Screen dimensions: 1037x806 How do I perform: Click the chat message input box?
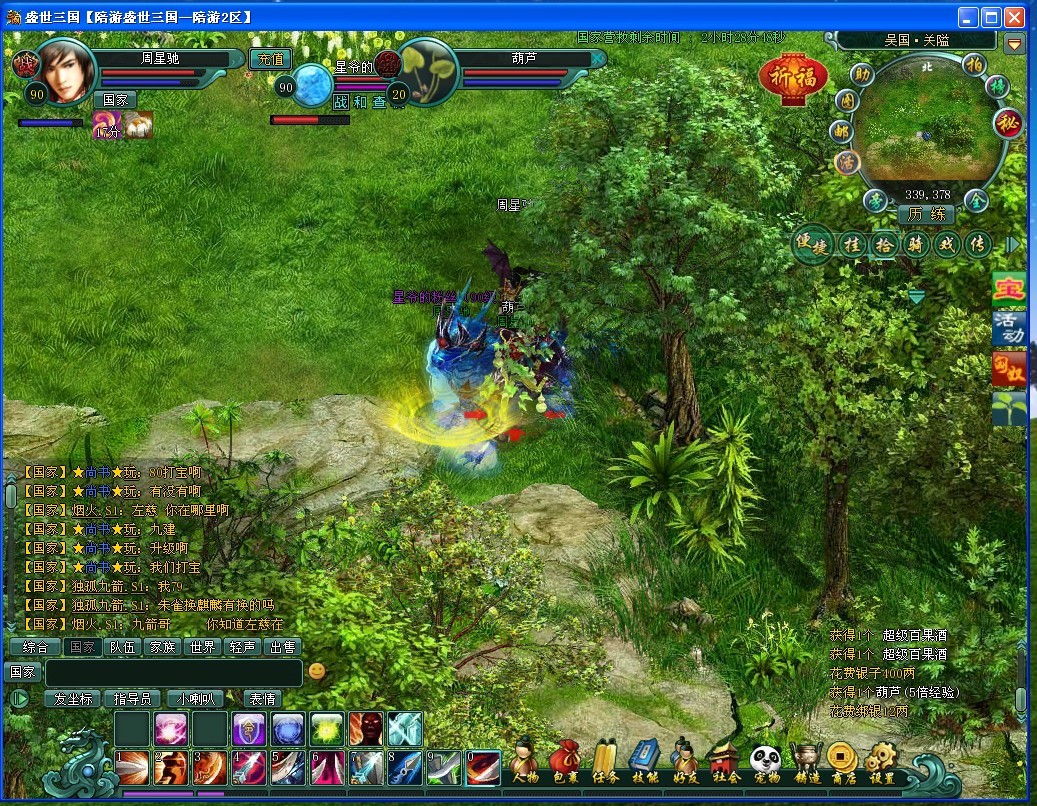tap(173, 672)
